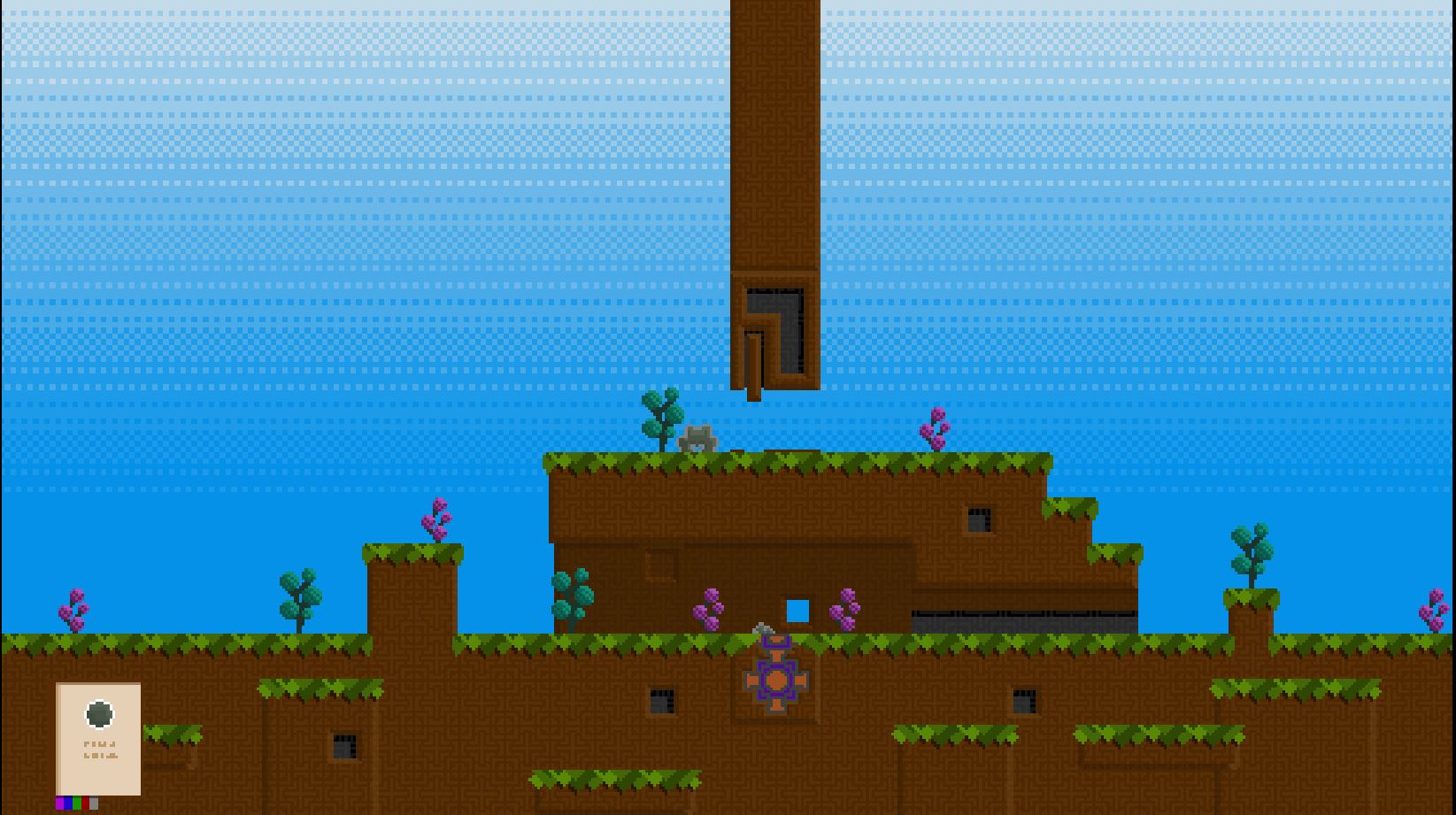Click the gray creature beside the teal tree

tap(698, 437)
